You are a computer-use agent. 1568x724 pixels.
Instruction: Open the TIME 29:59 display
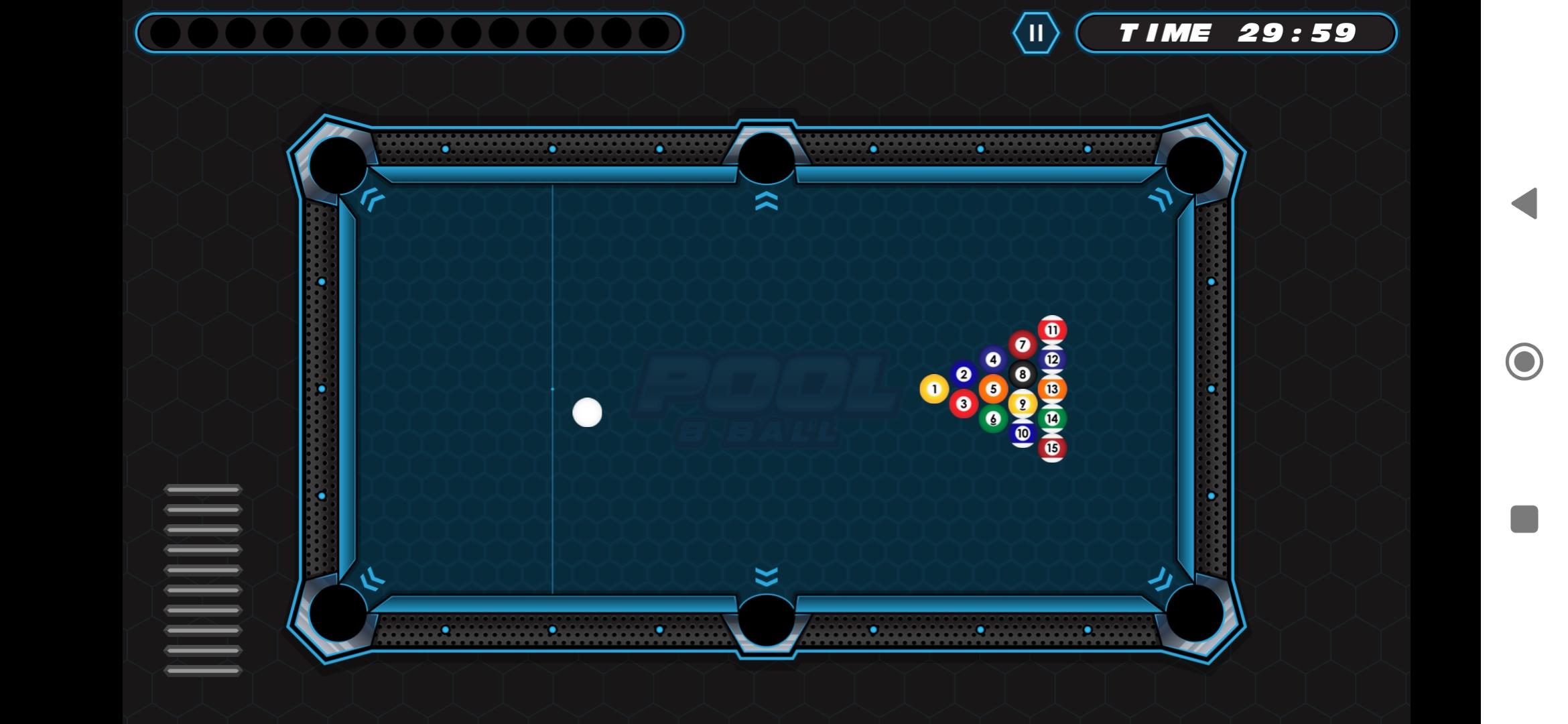coord(1238,33)
